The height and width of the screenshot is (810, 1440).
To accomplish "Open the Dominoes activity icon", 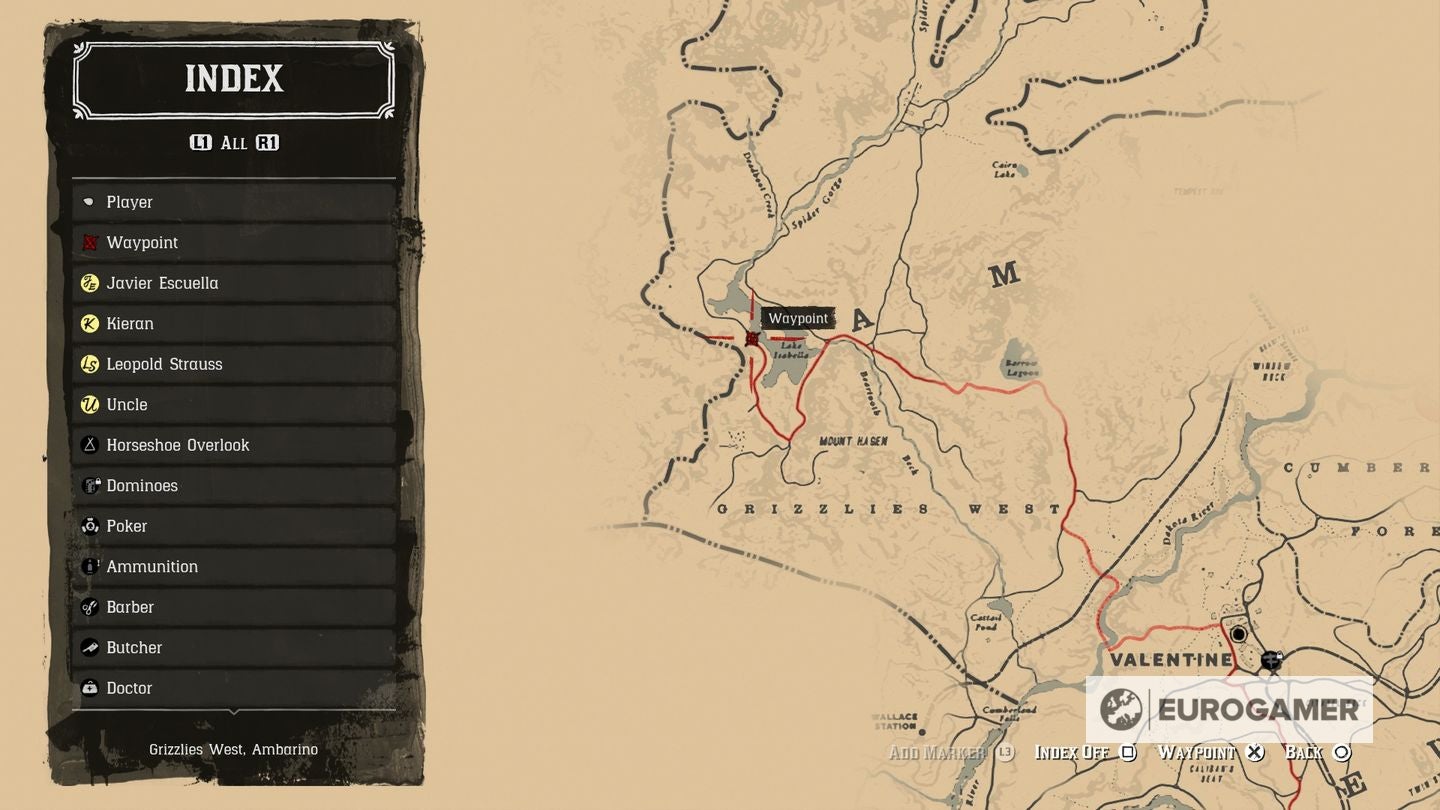I will (x=90, y=485).
